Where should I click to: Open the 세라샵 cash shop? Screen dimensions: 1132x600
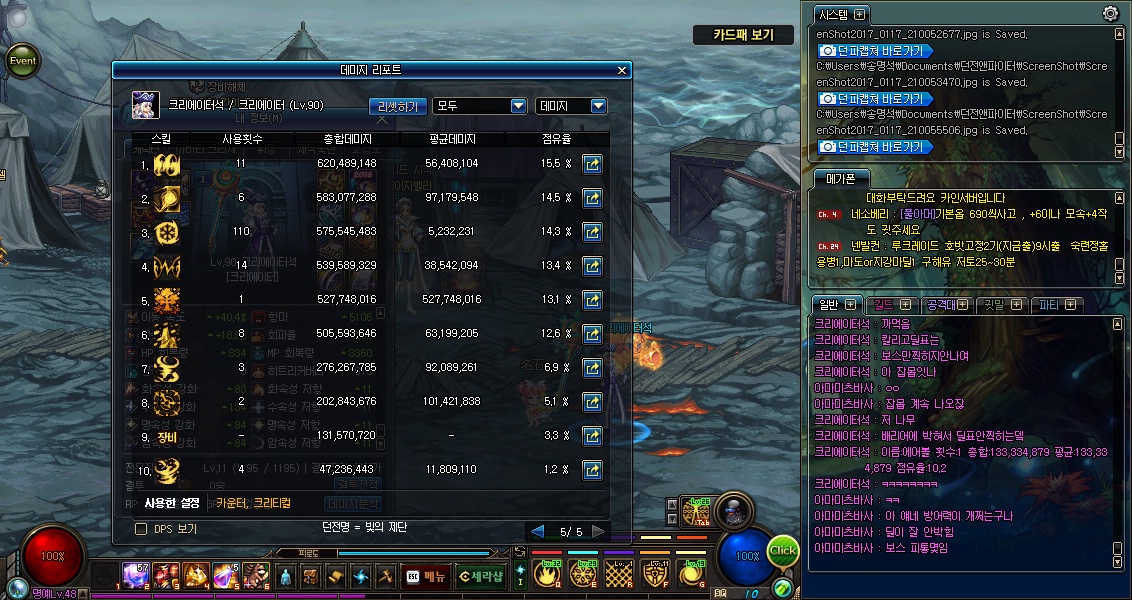(480, 576)
